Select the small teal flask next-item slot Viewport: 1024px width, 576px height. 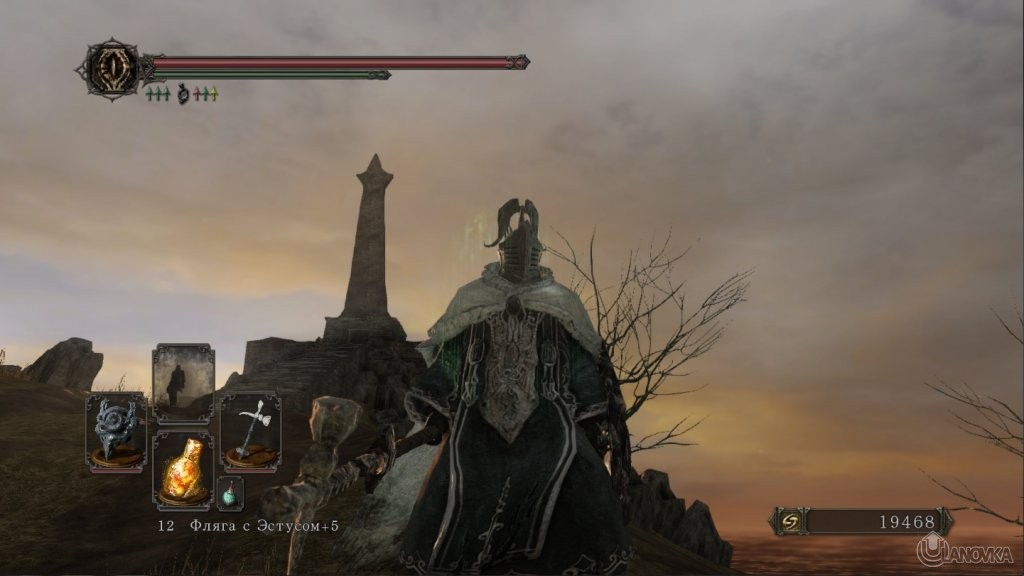point(230,493)
